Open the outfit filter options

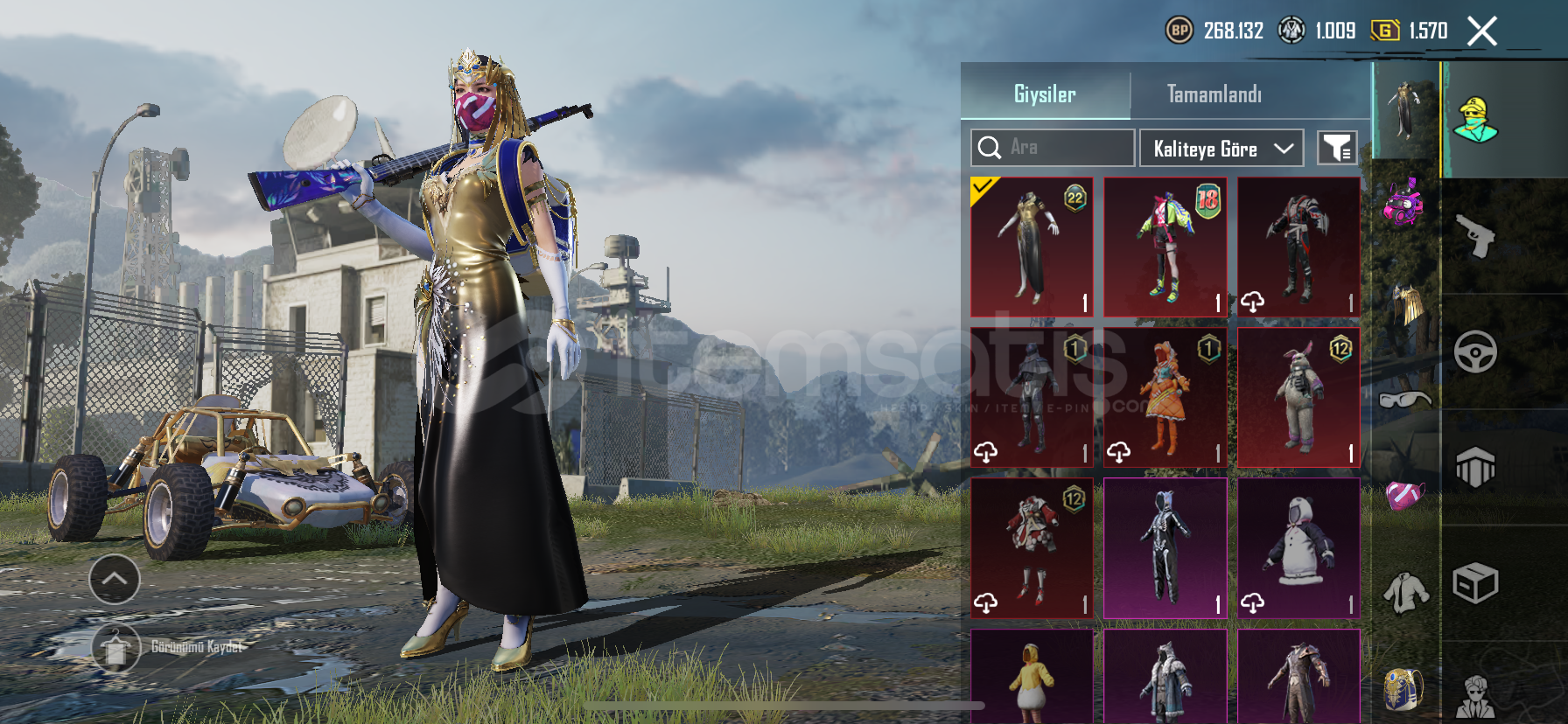tap(1337, 148)
